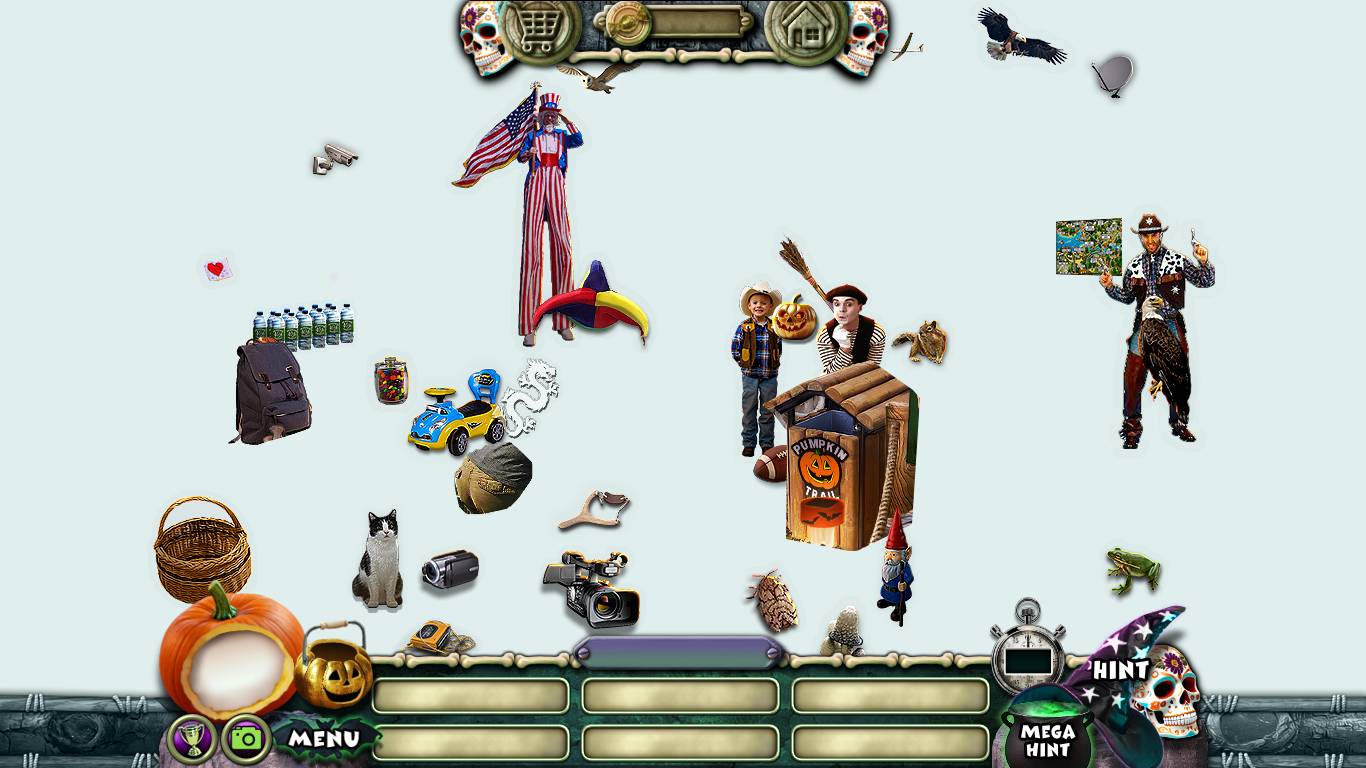The image size is (1366, 768).
Task: Return home using the house button
Action: click(x=806, y=31)
